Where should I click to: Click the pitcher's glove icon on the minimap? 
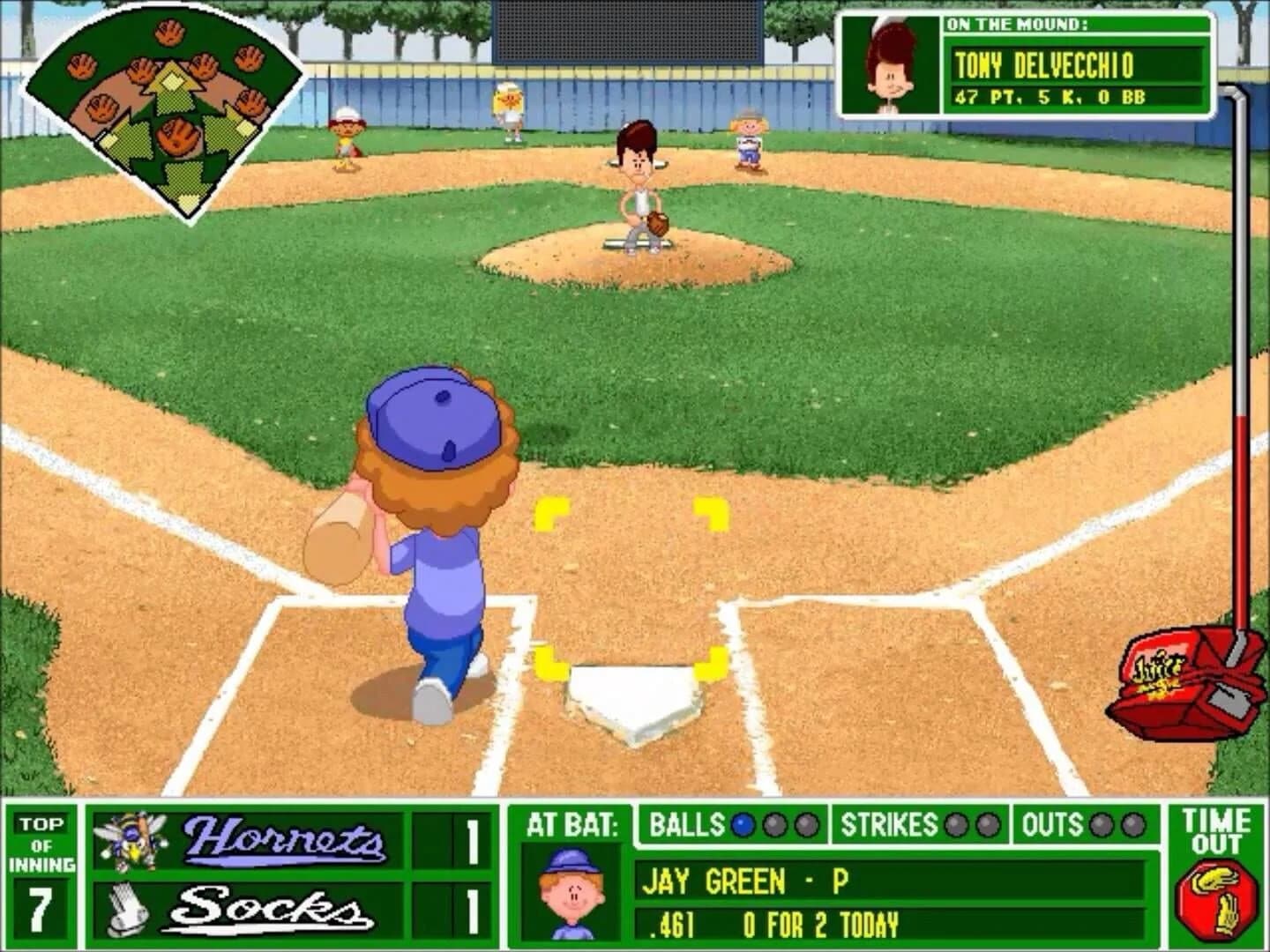click(178, 137)
